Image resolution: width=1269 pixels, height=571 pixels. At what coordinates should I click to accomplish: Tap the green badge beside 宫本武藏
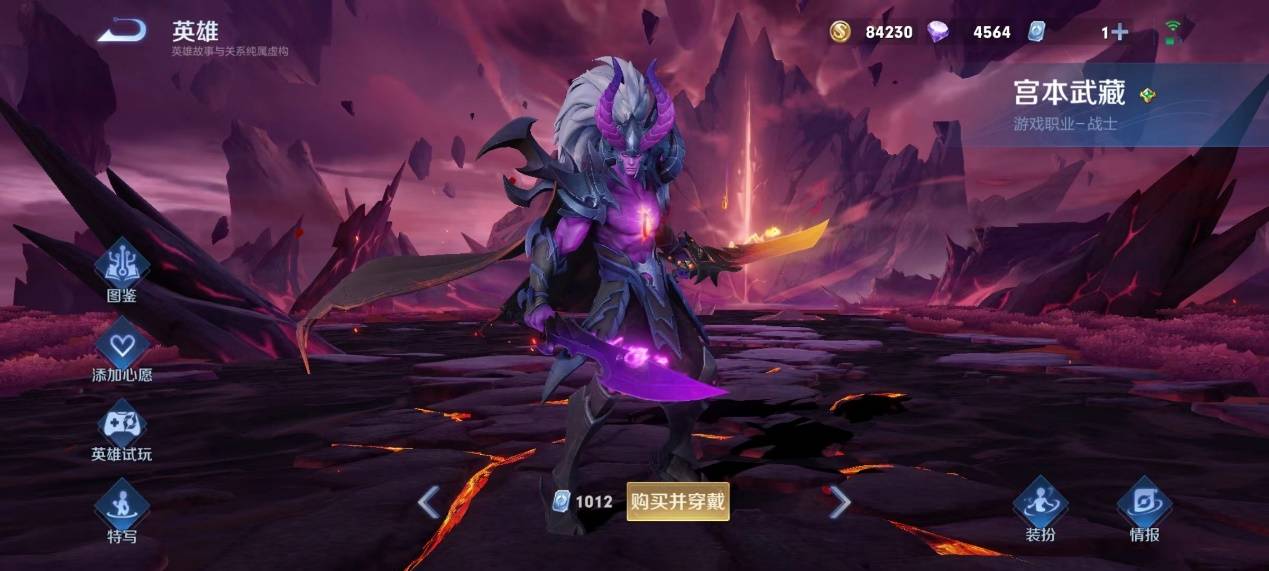pos(1147,95)
